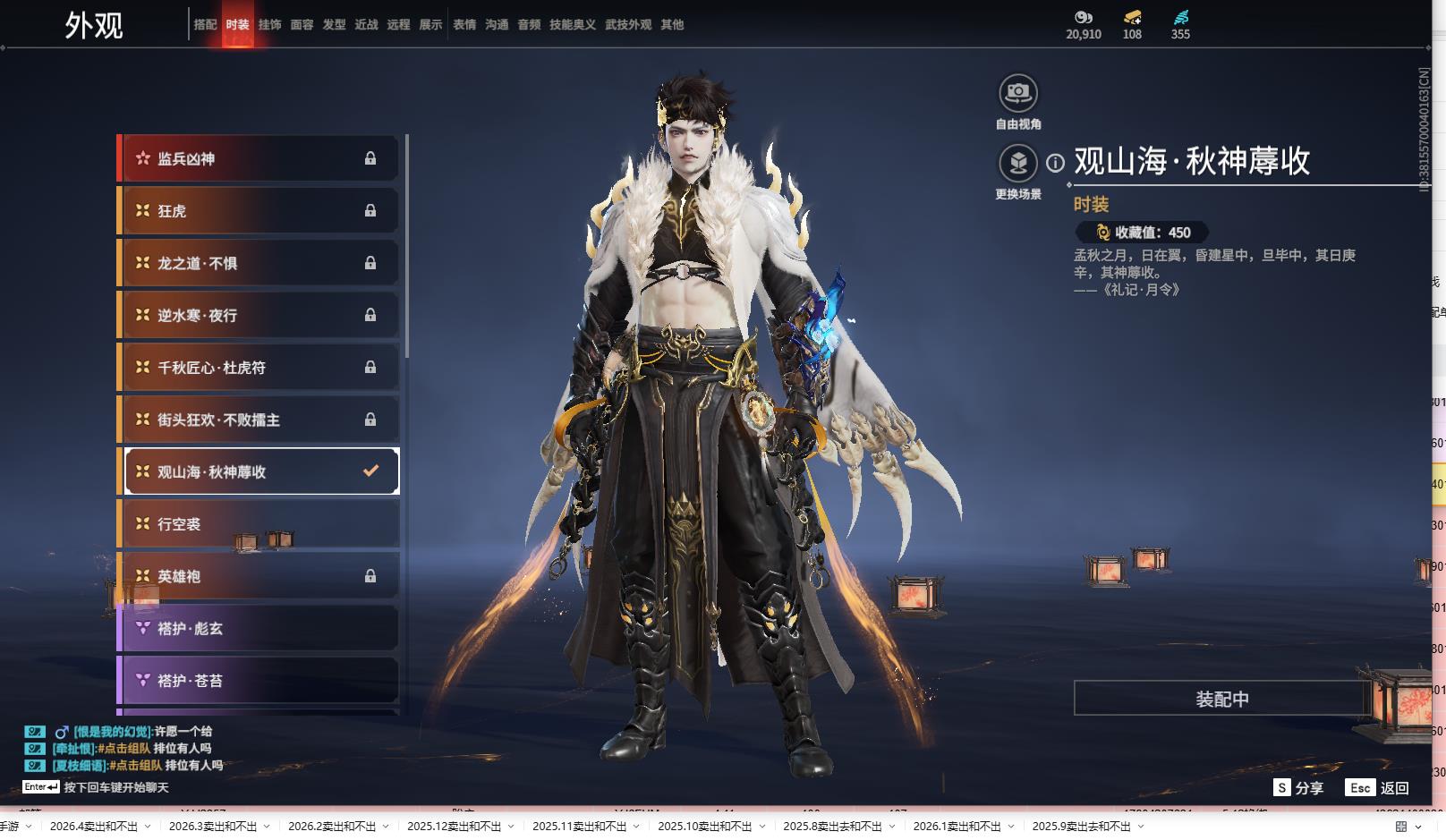
Task: Select the 褡护·彪玄 outfit
Action: (259, 629)
